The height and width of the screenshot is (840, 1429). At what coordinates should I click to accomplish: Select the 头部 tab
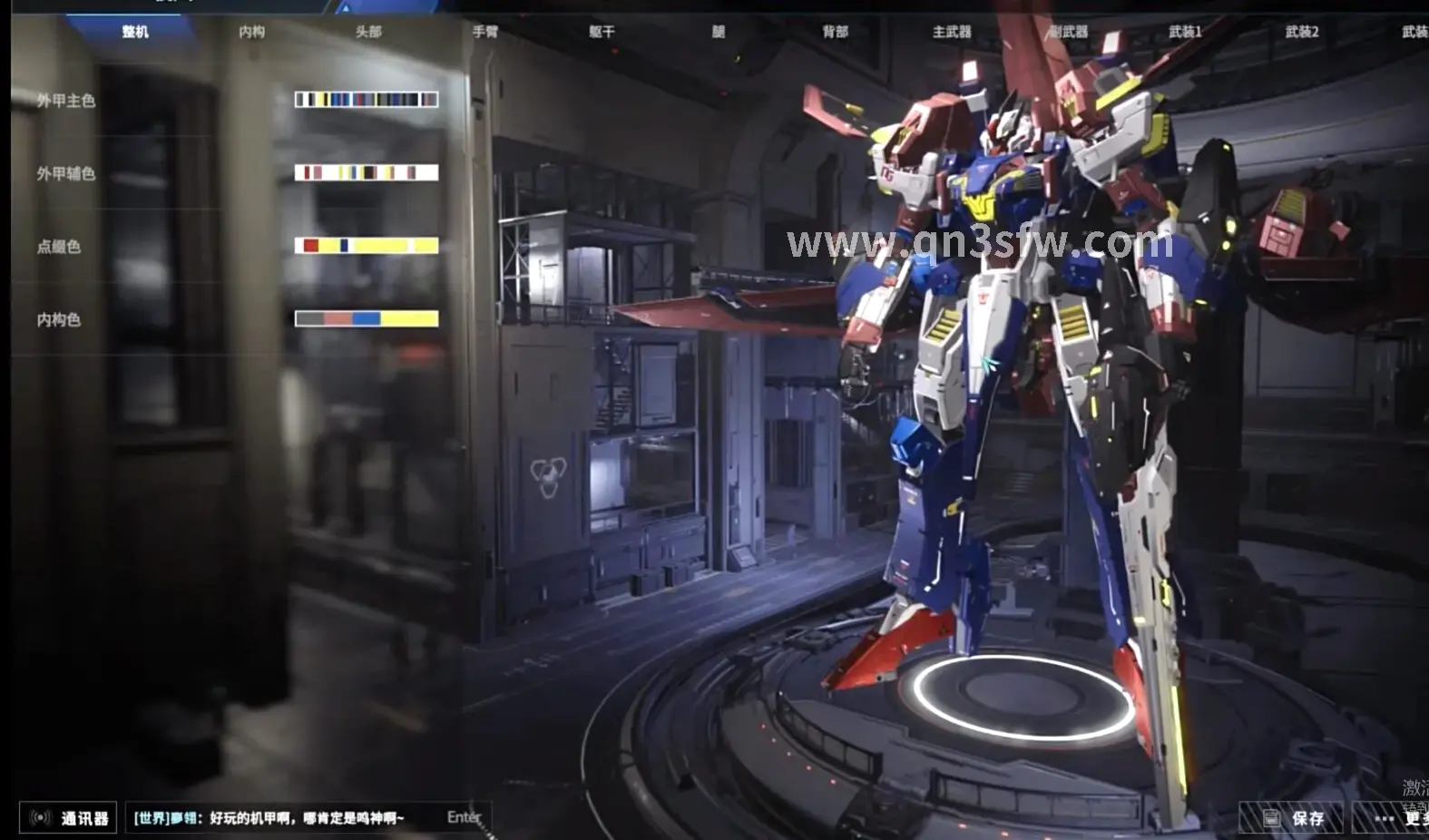368,32
